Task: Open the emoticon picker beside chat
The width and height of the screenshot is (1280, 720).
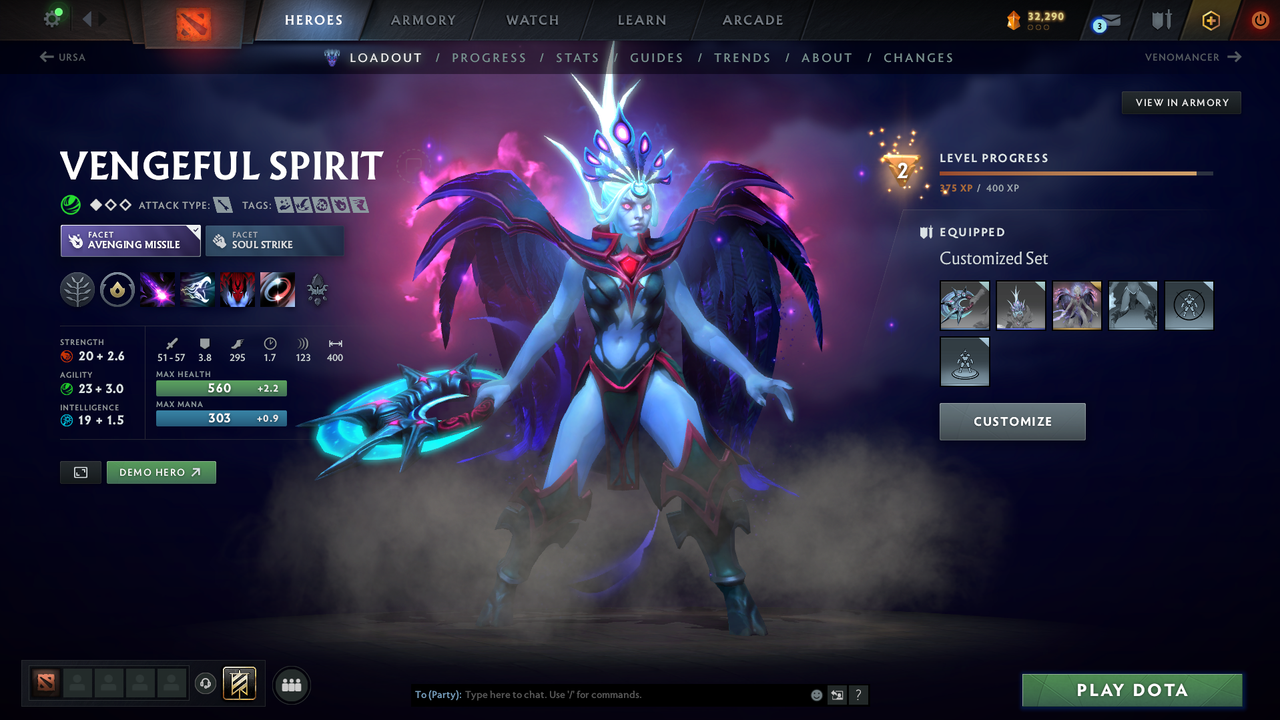Action: point(815,694)
